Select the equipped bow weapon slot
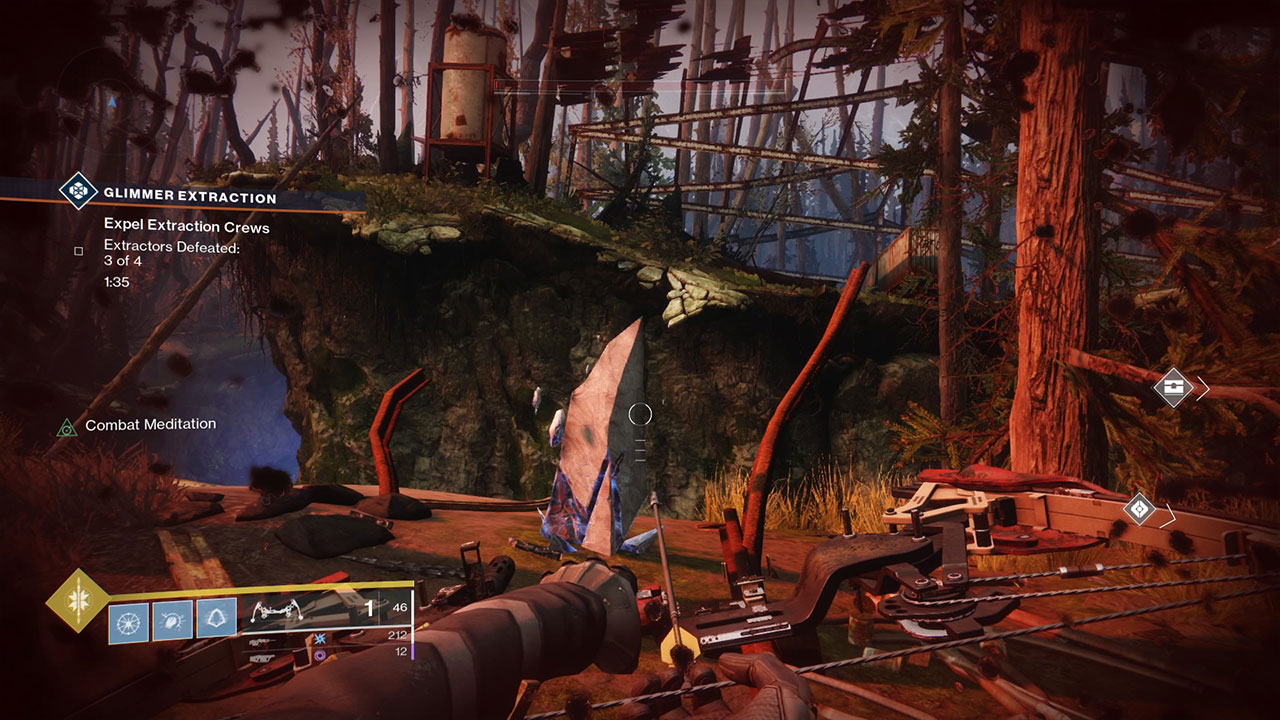This screenshot has height=720, width=1280. pyautogui.click(x=325, y=610)
